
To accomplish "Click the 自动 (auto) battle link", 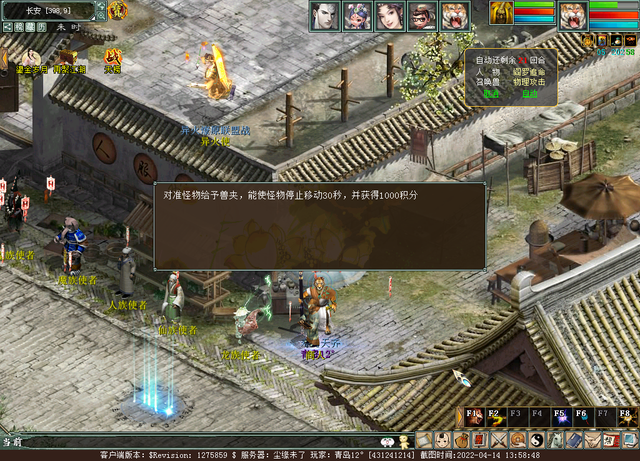I will coord(529,94).
